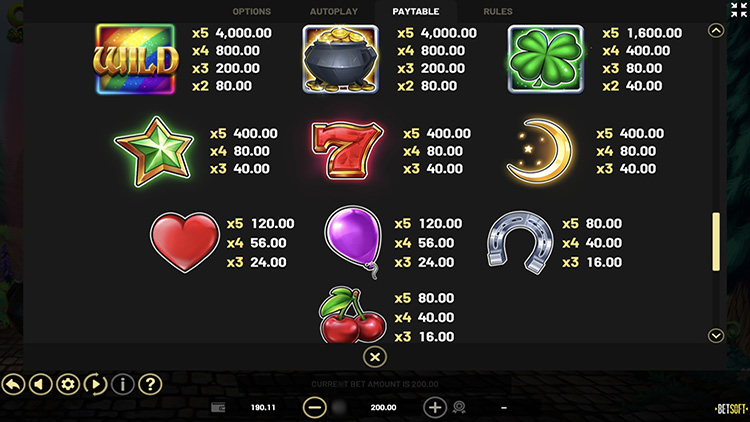Click the curved back arrow button
This screenshot has width=750, height=422.
click(x=13, y=383)
